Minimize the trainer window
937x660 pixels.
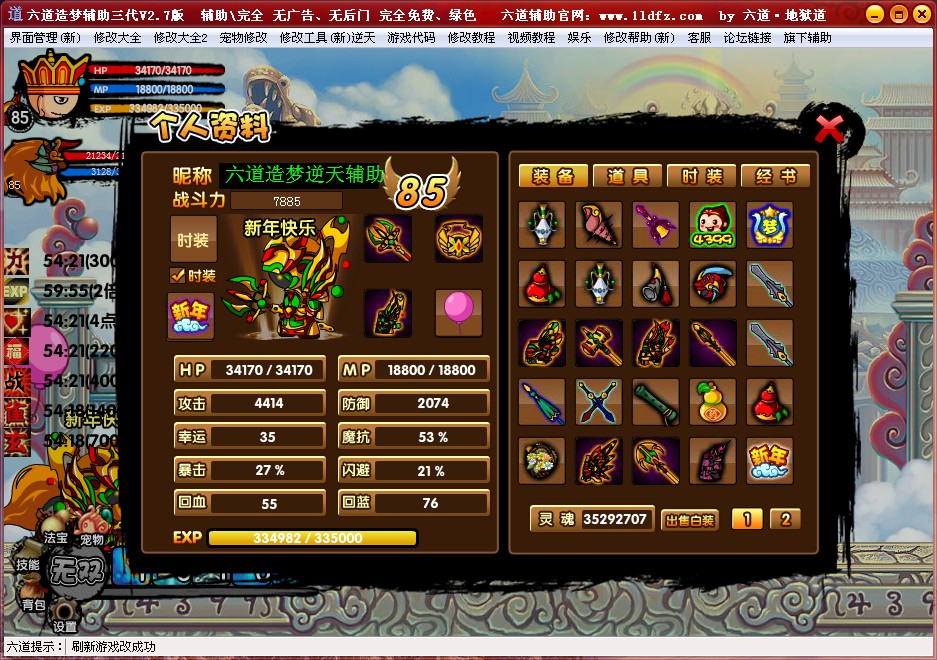coord(873,15)
